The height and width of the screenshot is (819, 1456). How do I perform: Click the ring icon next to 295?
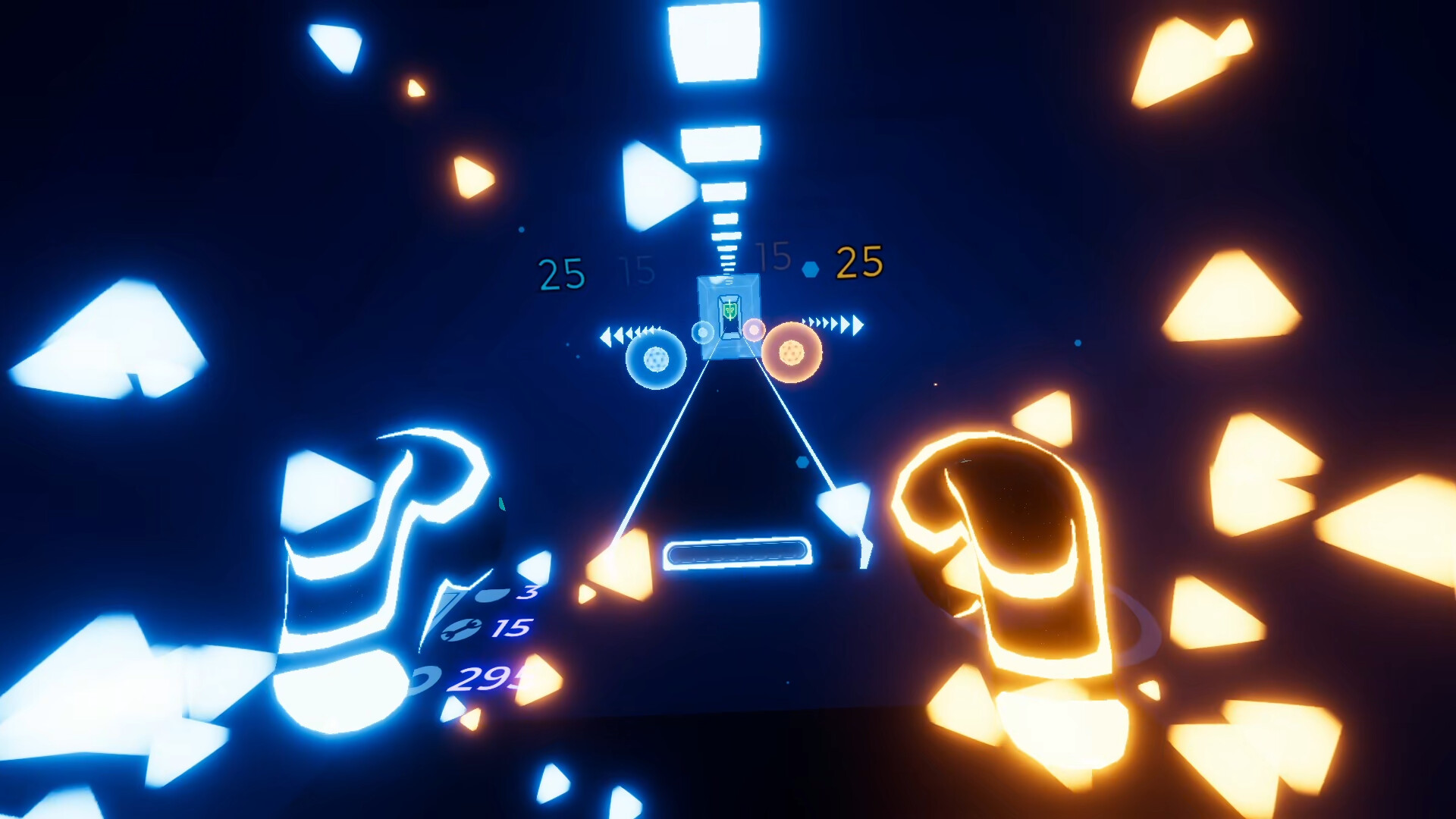coord(425,676)
